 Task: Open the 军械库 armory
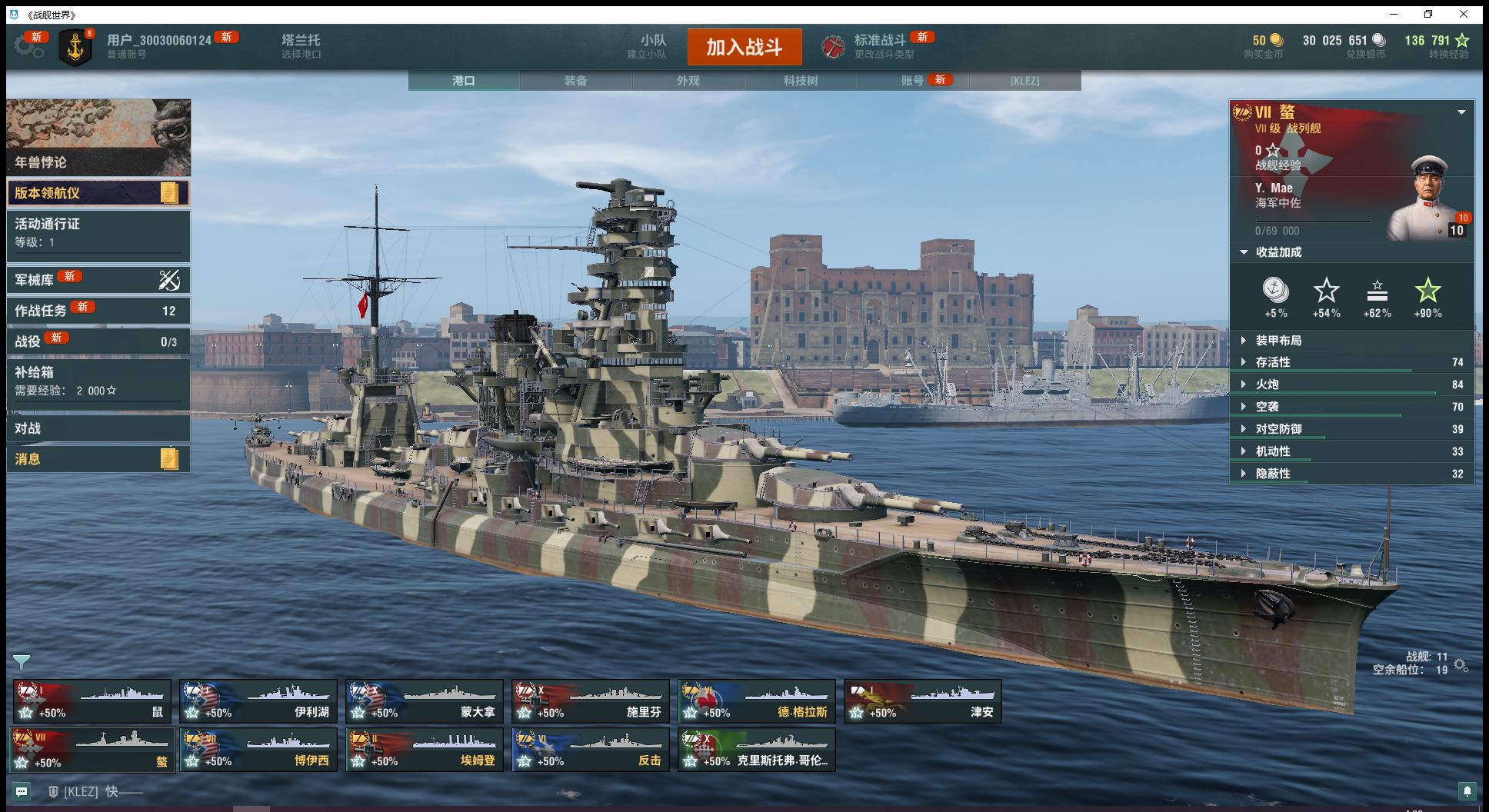coord(98,280)
